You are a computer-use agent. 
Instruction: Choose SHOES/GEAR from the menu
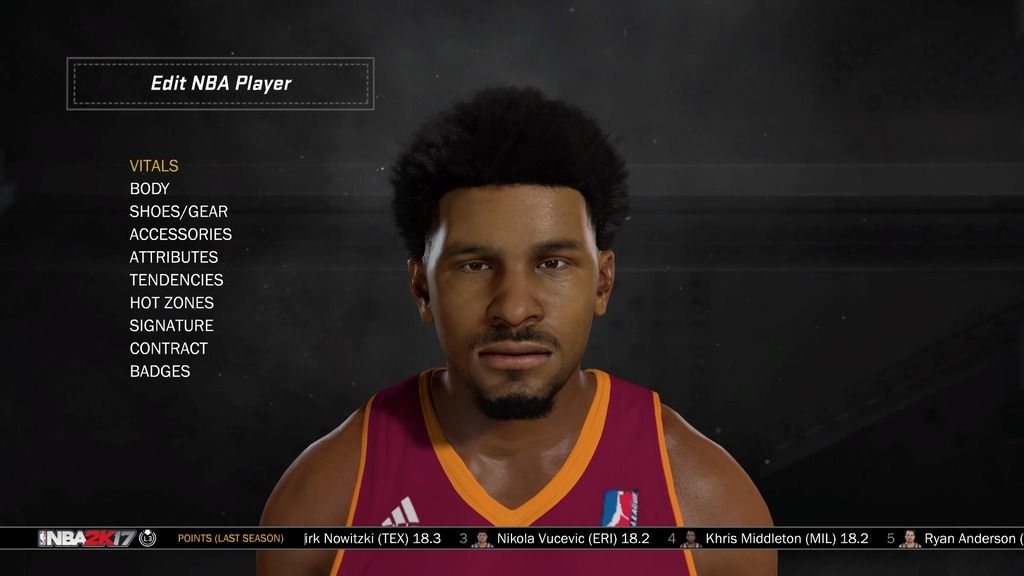(x=178, y=212)
